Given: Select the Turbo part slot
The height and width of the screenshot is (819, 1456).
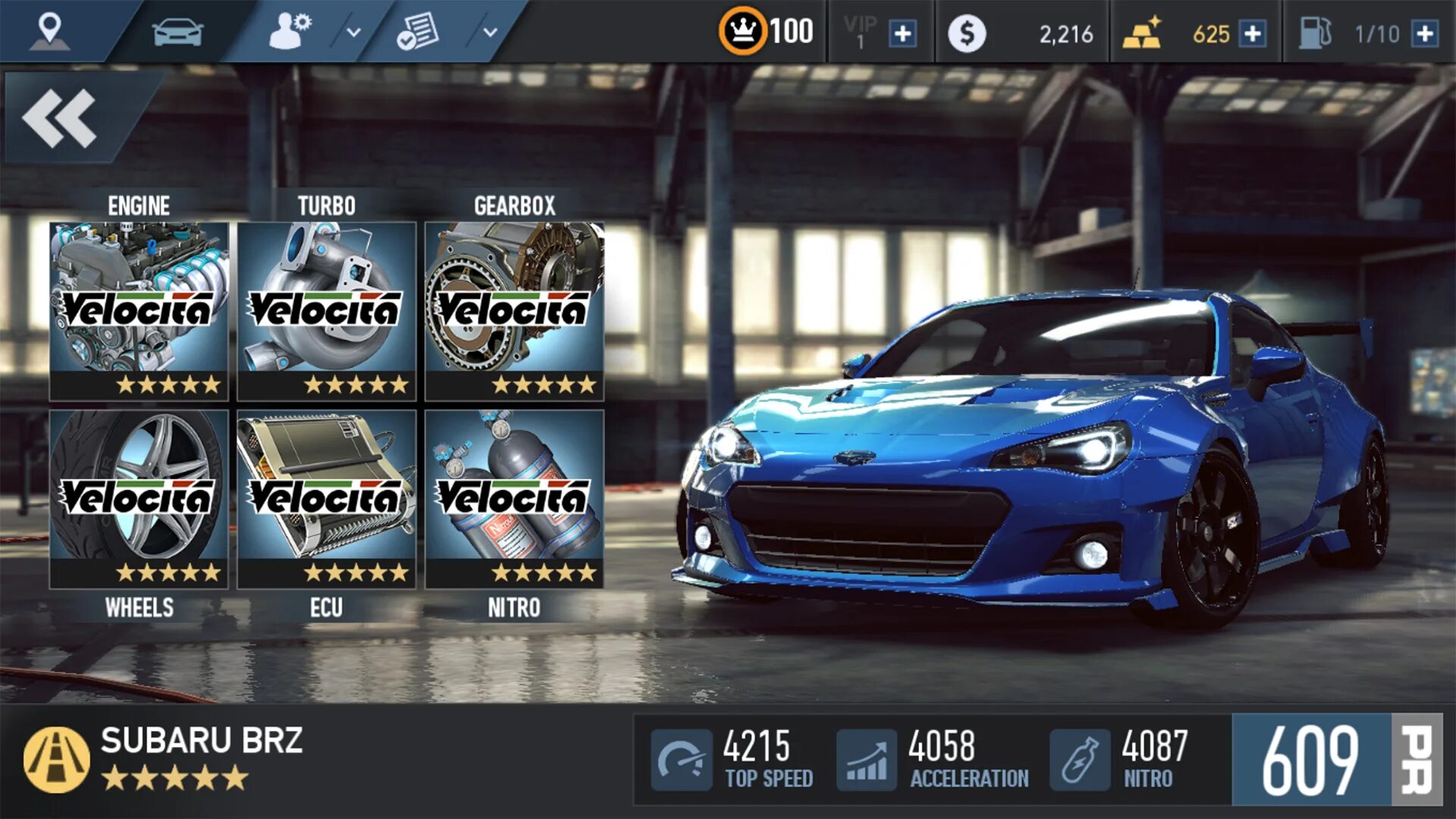Looking at the screenshot, I should point(327,311).
